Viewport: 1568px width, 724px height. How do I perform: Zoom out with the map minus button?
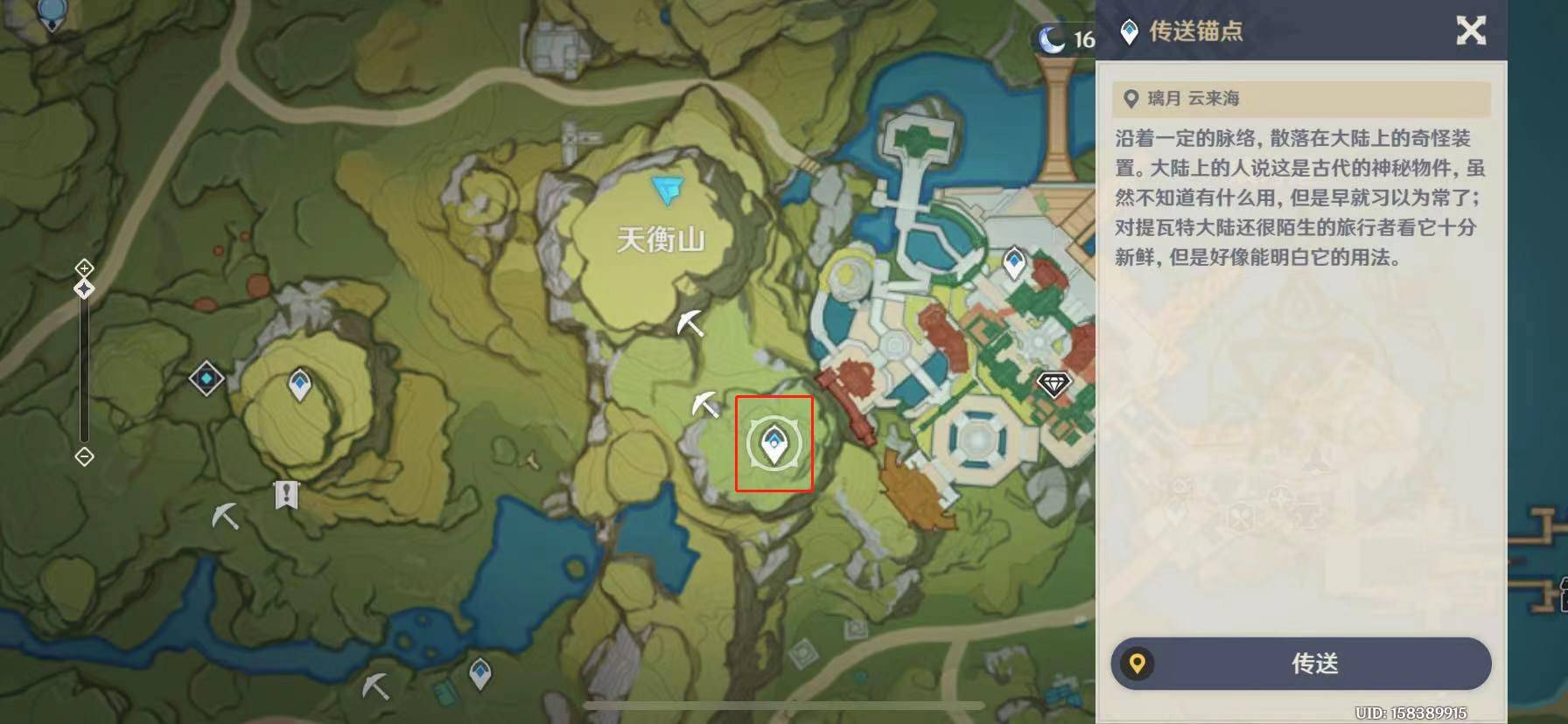coord(84,456)
